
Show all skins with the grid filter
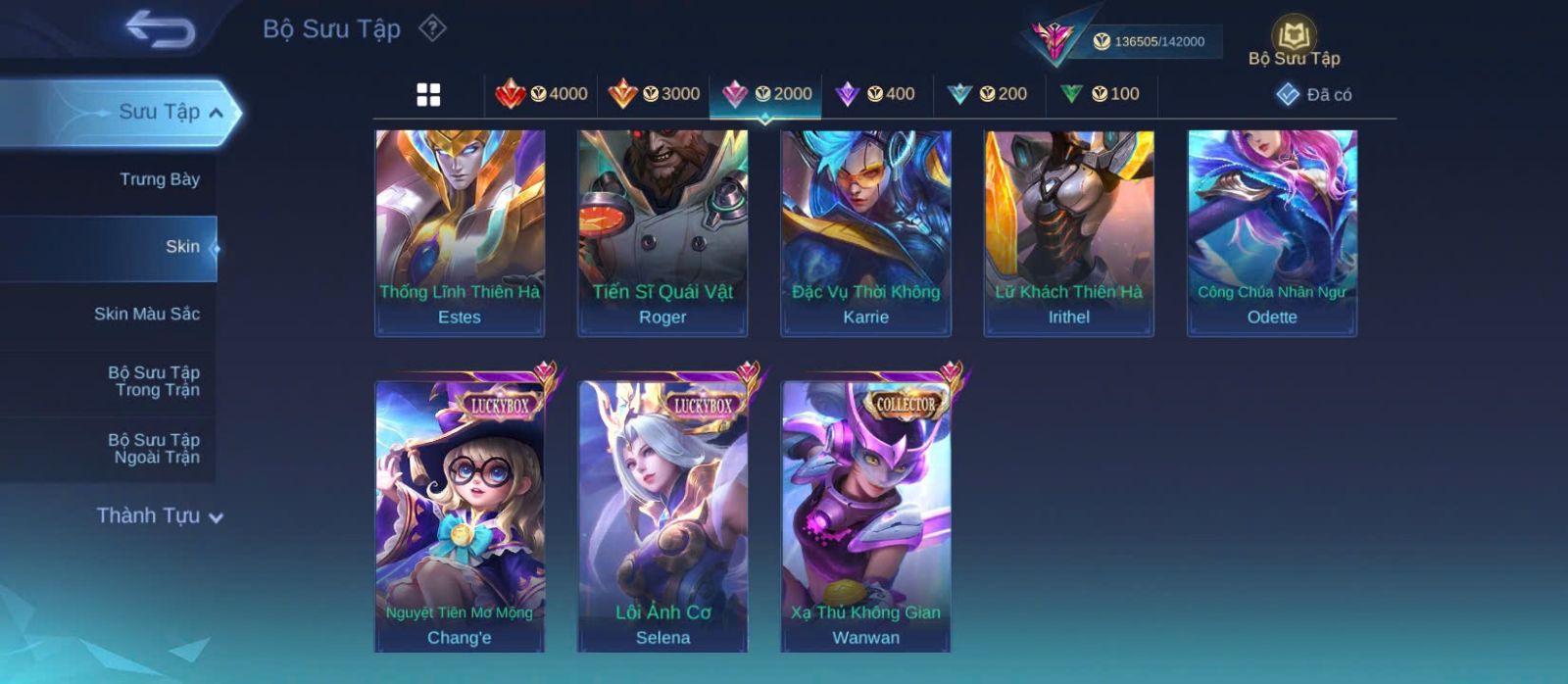[428, 95]
